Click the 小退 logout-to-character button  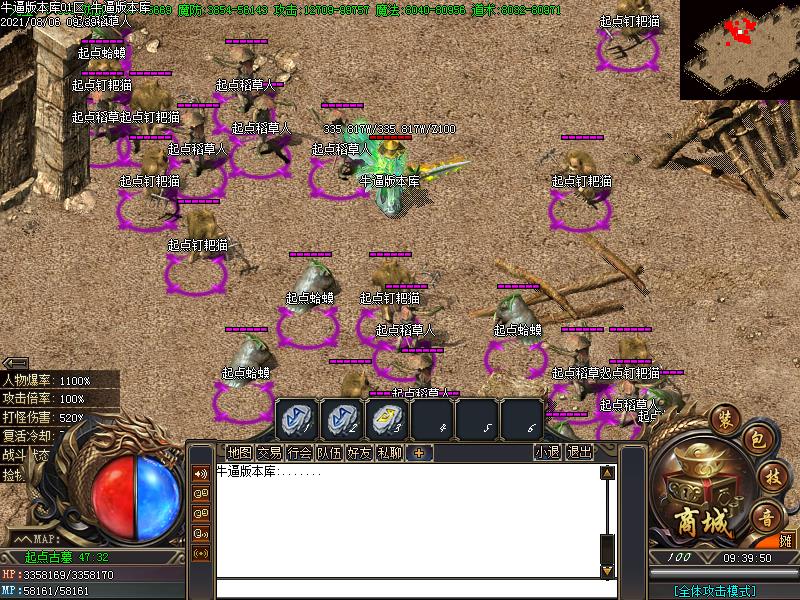click(x=547, y=452)
